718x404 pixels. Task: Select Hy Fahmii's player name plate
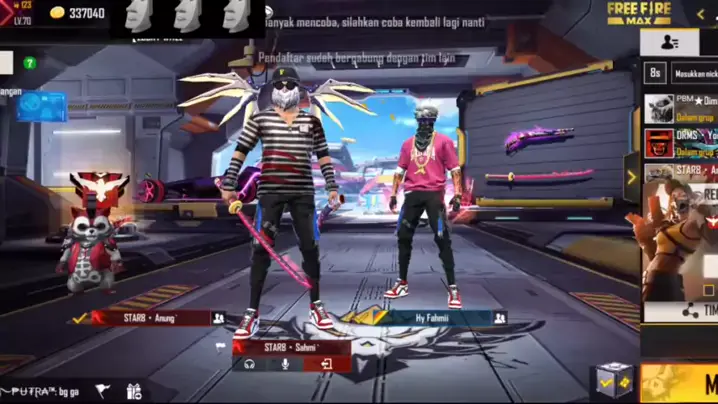[435, 318]
